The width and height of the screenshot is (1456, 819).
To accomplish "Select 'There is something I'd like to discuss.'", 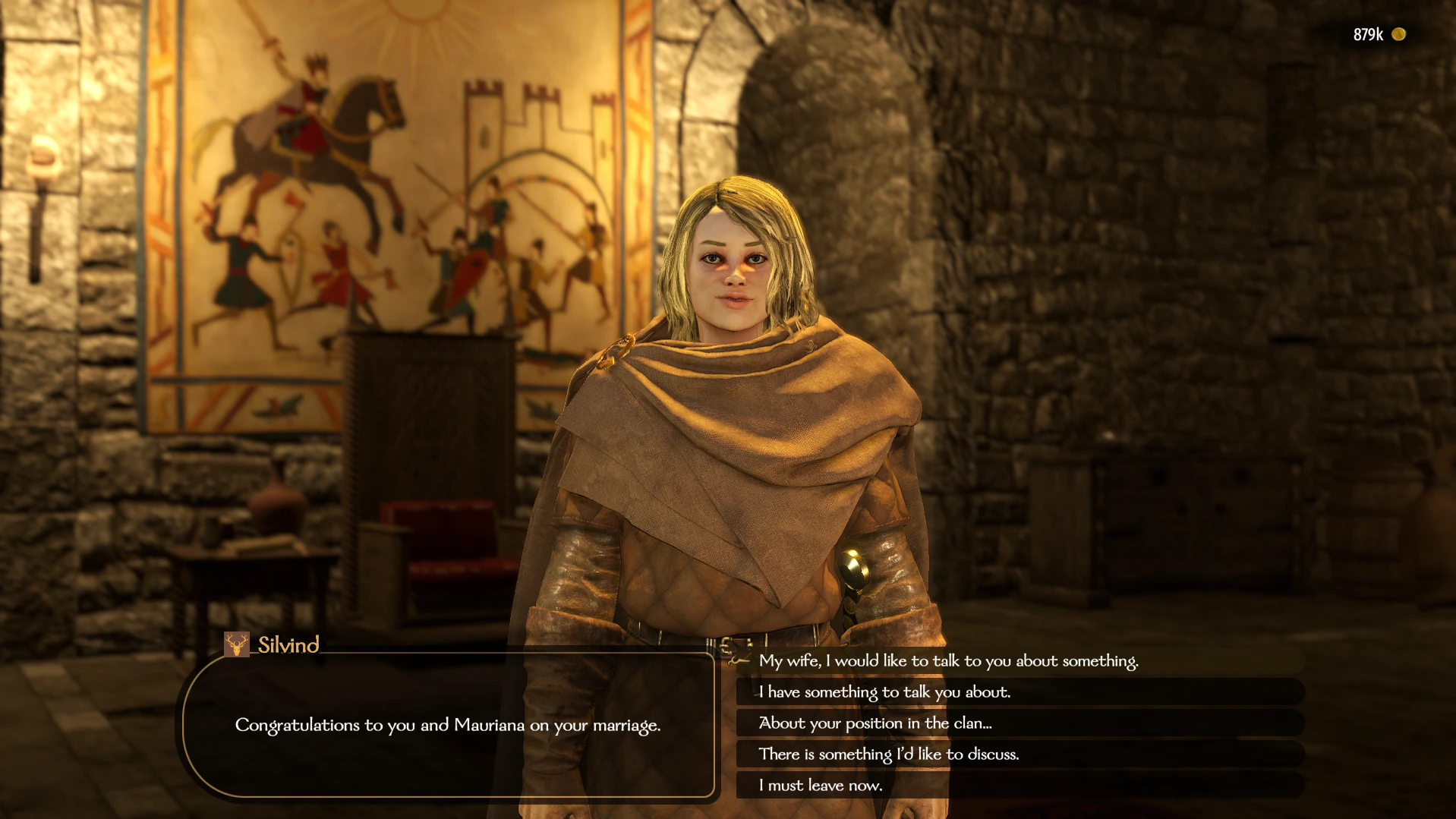I will click(x=889, y=754).
